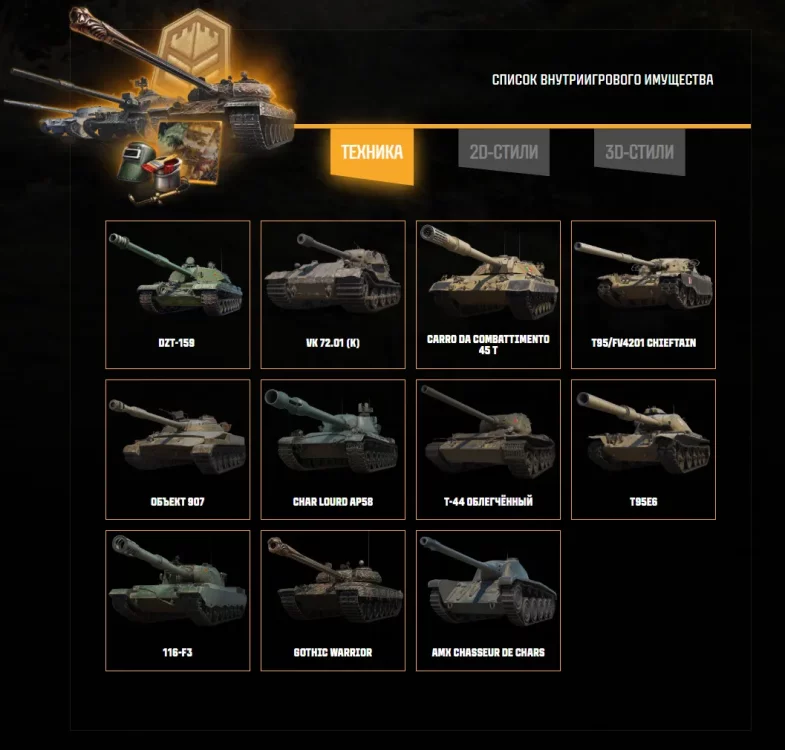Viewport: 785px width, 750px height.
Task: Select the T95/FV4201 Chieftain tile
Action: [x=643, y=294]
